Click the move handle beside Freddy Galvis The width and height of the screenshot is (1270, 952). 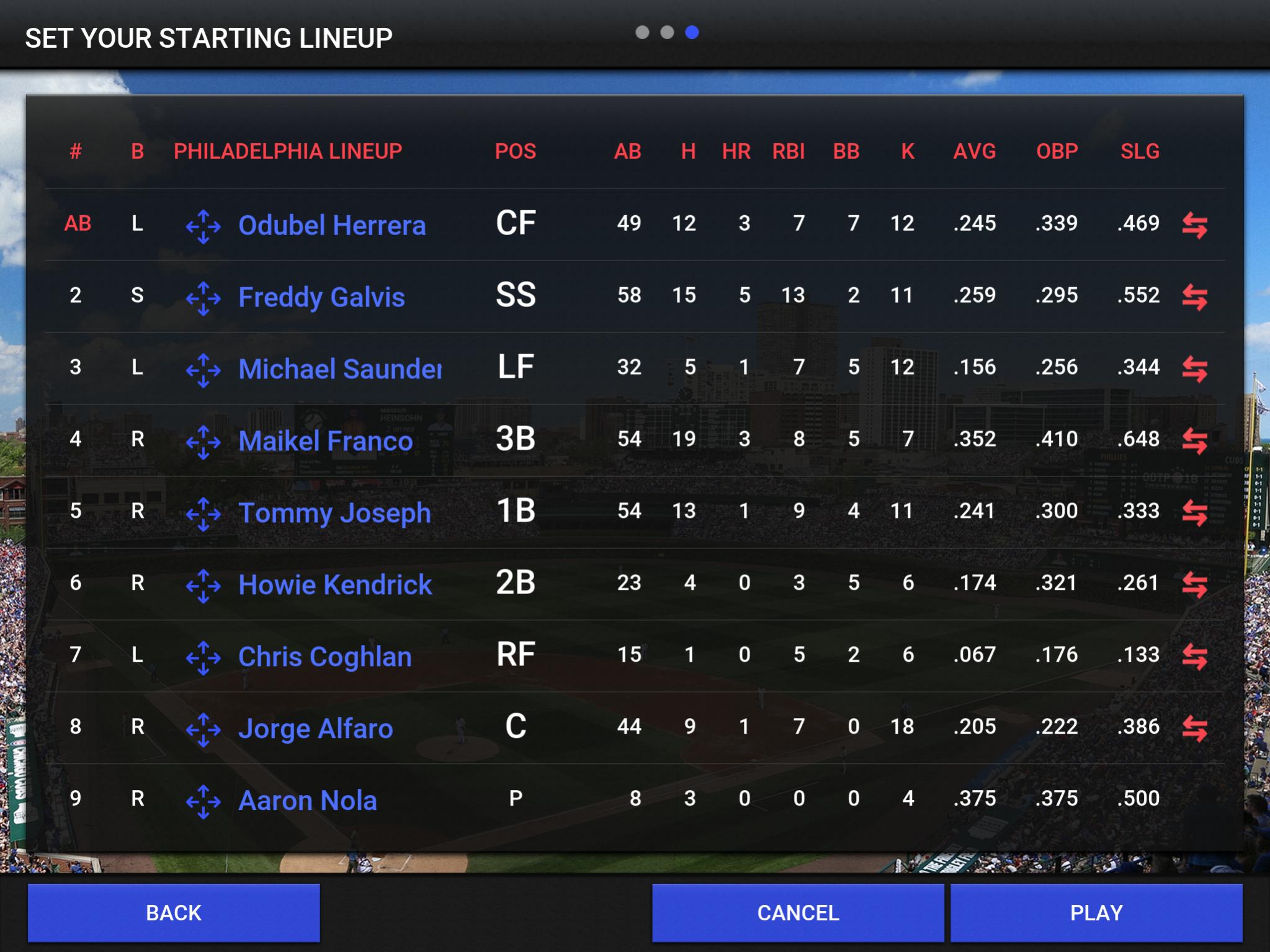[203, 298]
